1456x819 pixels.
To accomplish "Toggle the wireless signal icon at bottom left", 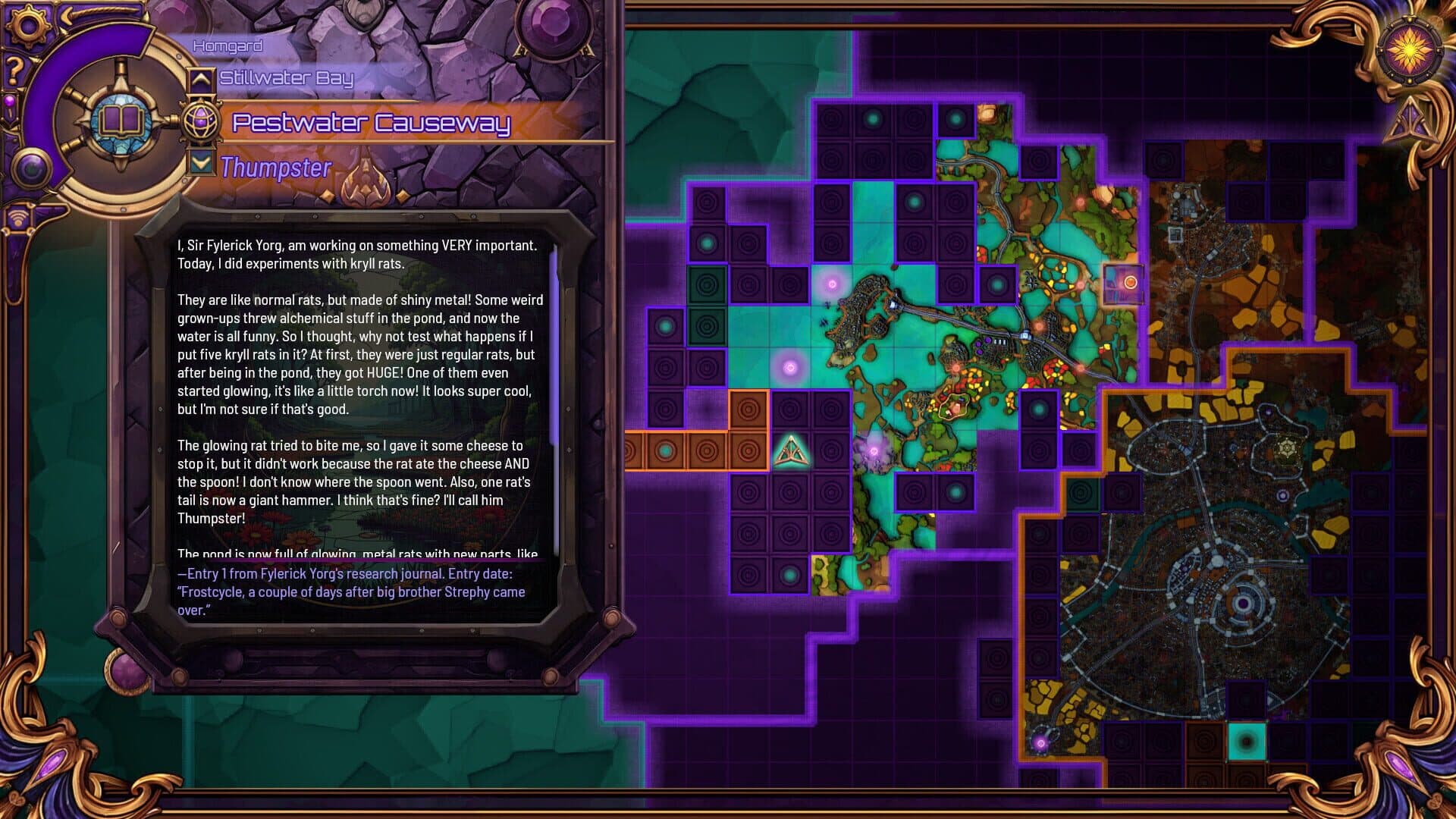I will pos(20,217).
